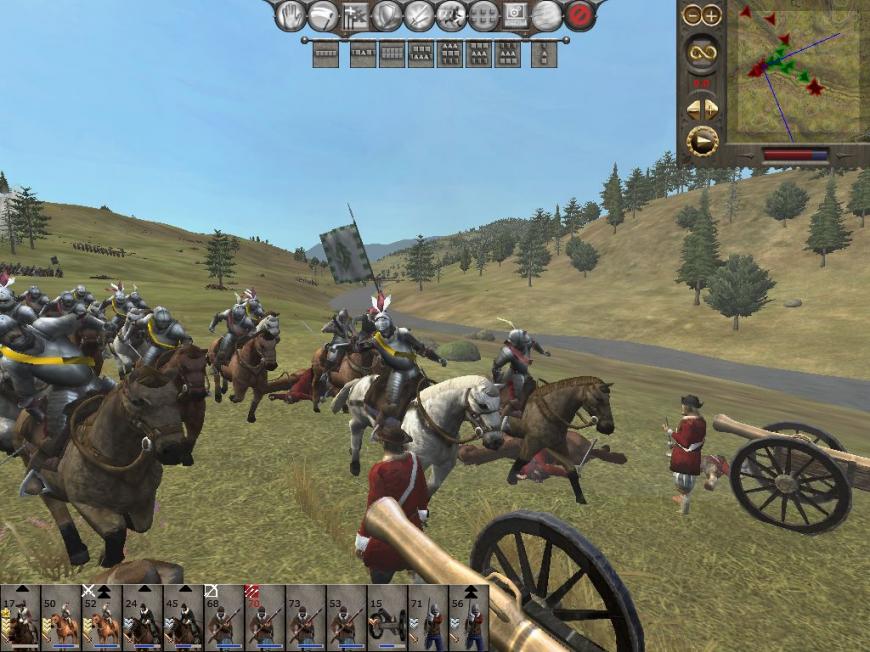
Task: Choose the blue-uniformed unit card with 56 men
Action: pos(468,620)
